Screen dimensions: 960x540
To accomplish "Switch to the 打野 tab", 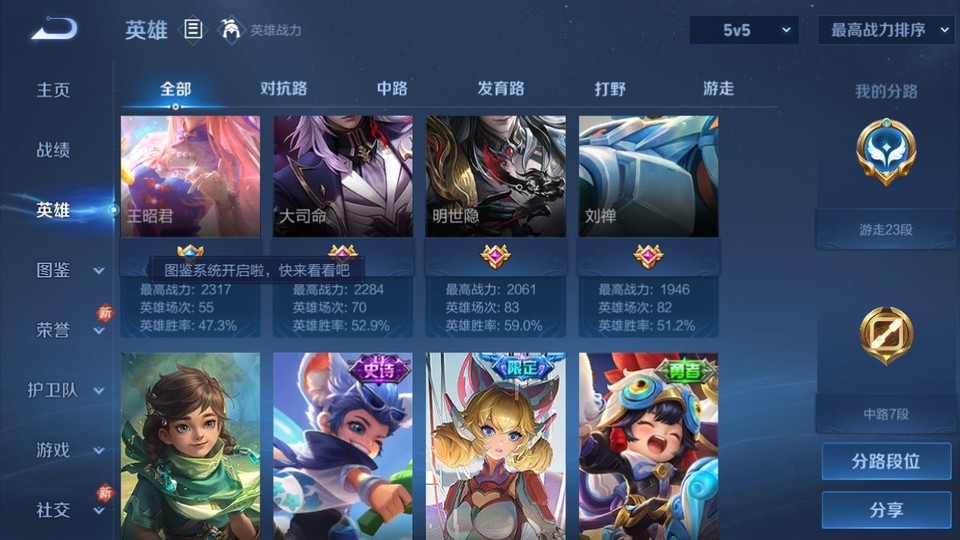I will pyautogui.click(x=610, y=89).
